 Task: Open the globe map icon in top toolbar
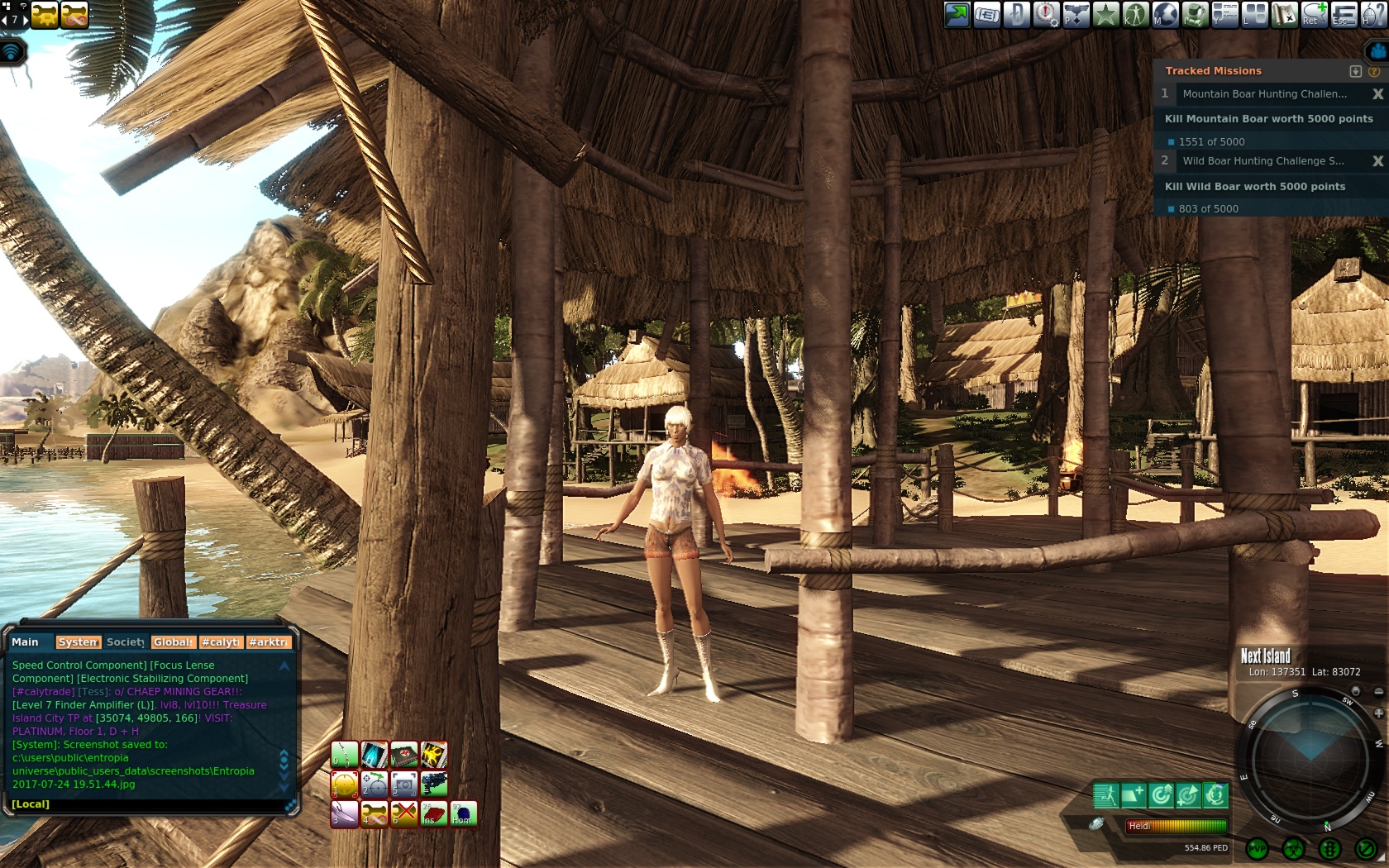(1166, 14)
